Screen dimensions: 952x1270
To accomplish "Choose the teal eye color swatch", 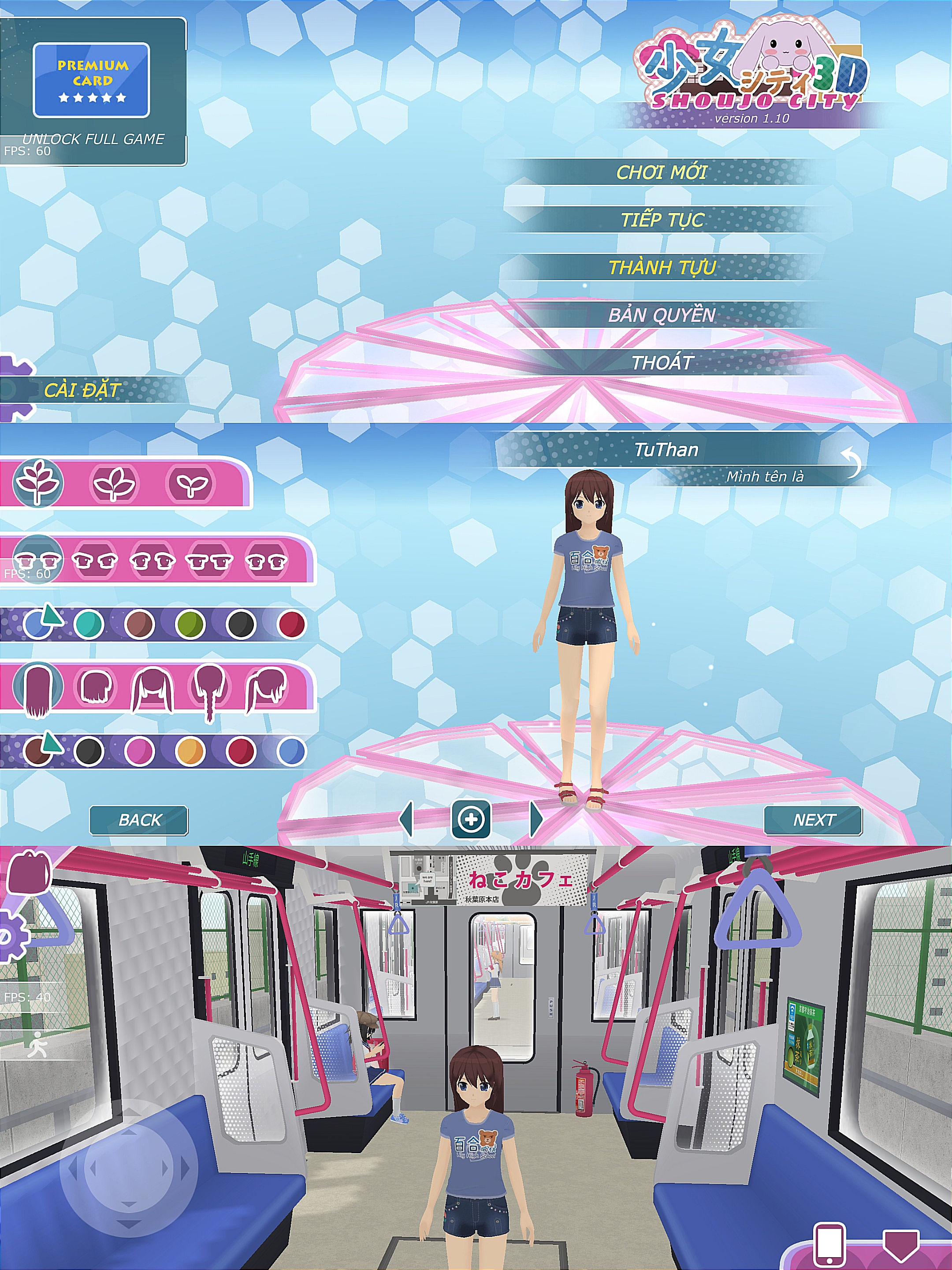I will (x=89, y=625).
